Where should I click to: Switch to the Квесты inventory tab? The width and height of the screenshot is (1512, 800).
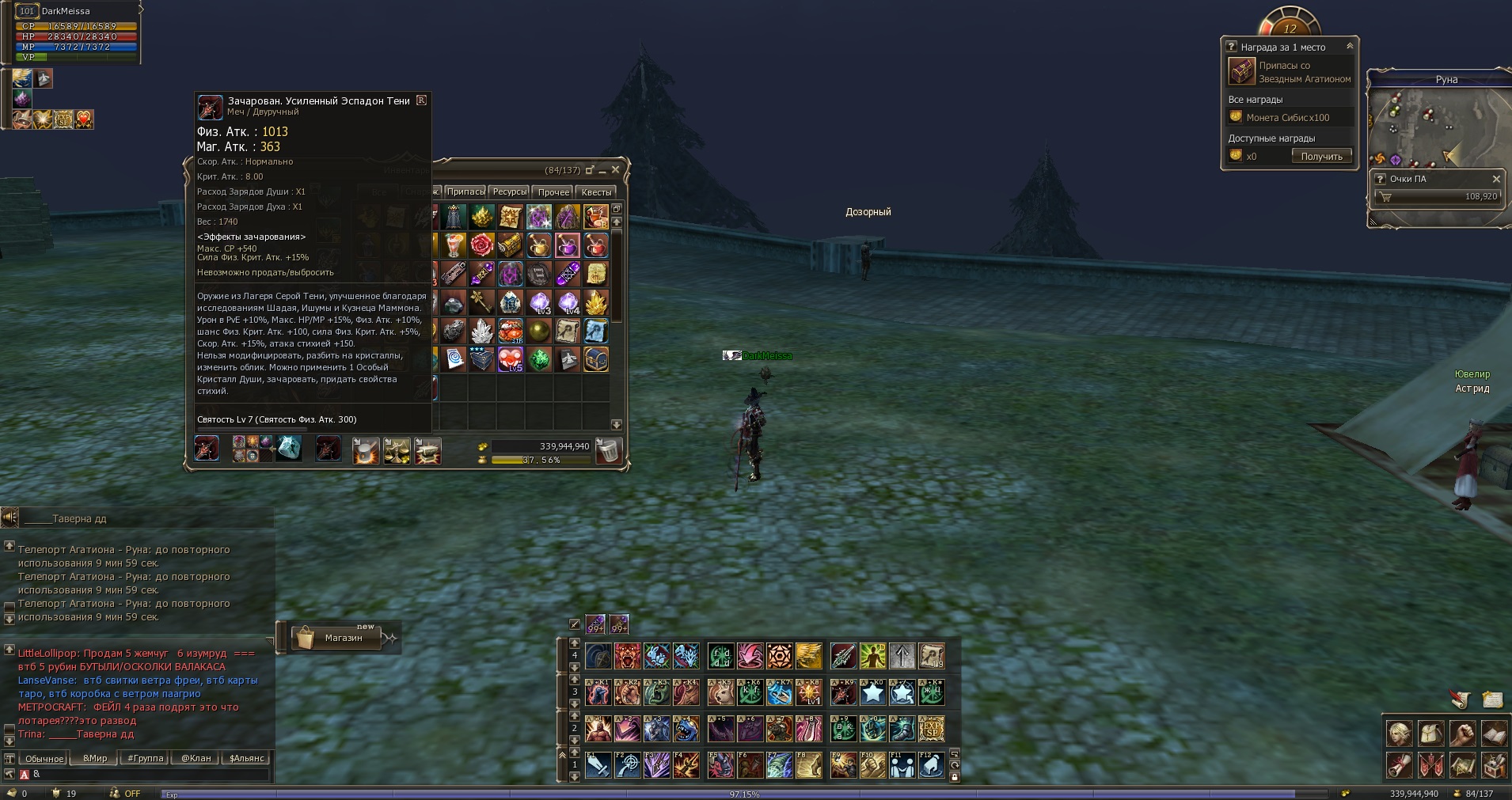click(596, 192)
